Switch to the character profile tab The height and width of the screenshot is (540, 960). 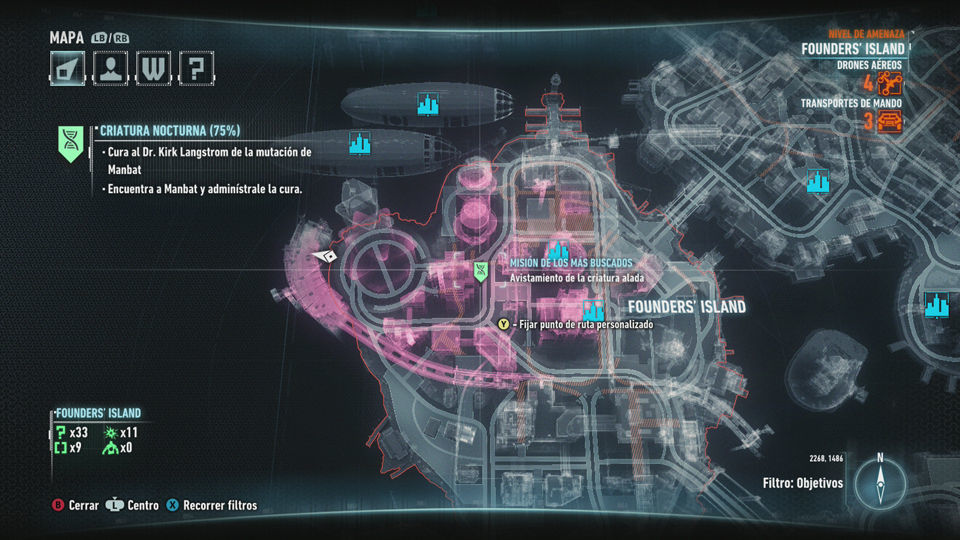[110, 68]
